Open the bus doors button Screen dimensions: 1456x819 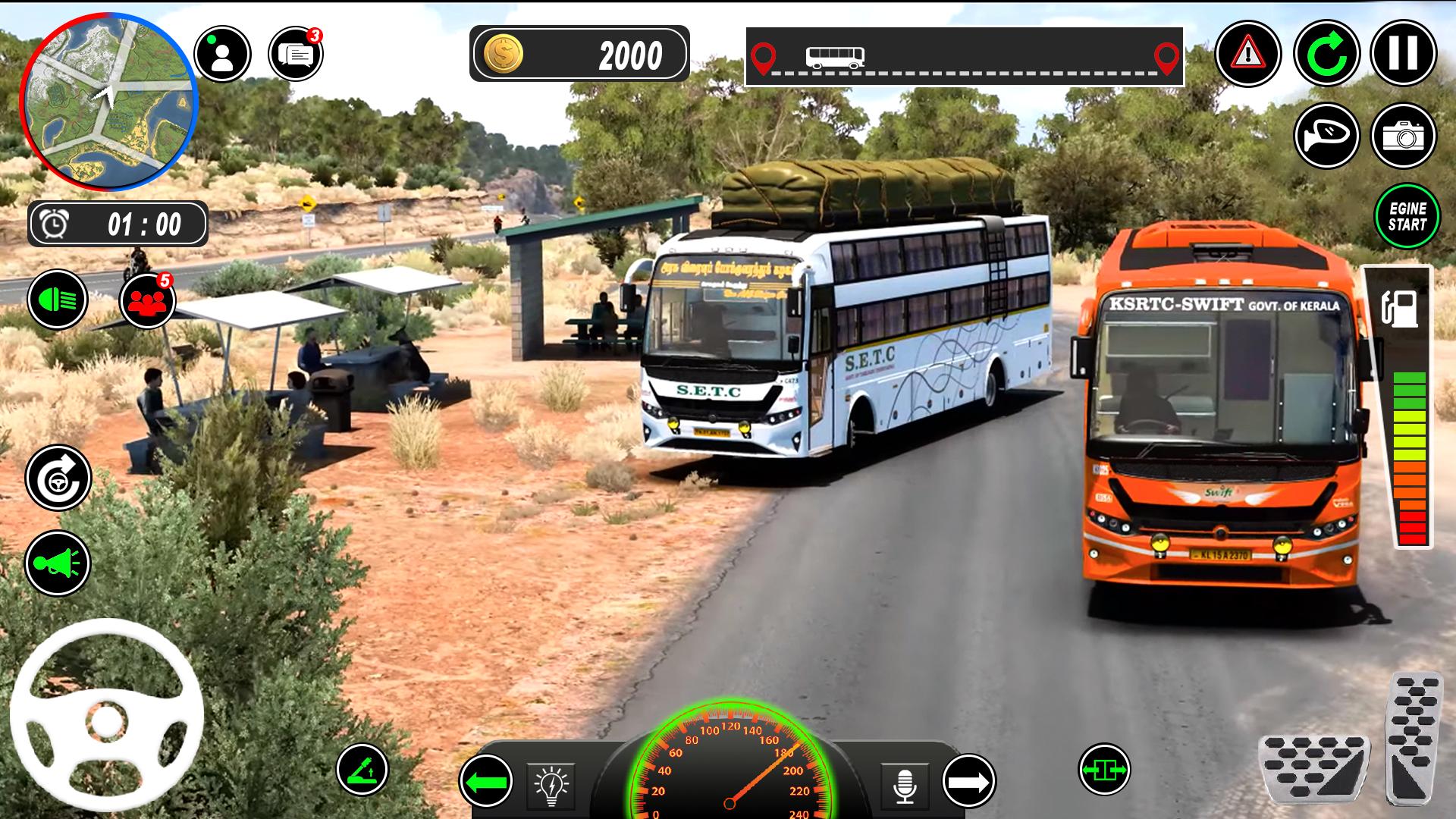pyautogui.click(x=1104, y=770)
